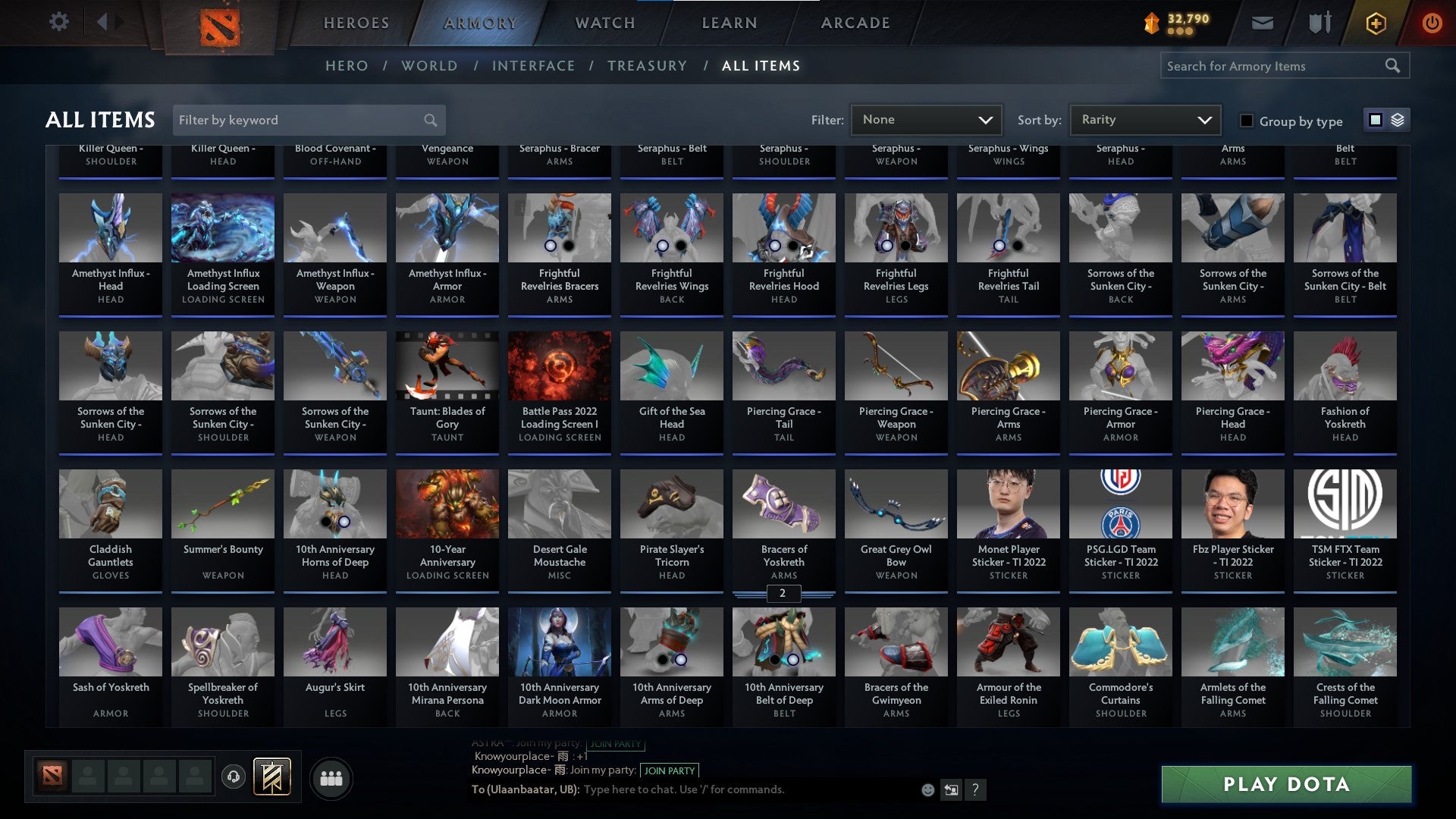1456x819 pixels.
Task: Enable the Group by type checkbox
Action: click(x=1247, y=121)
